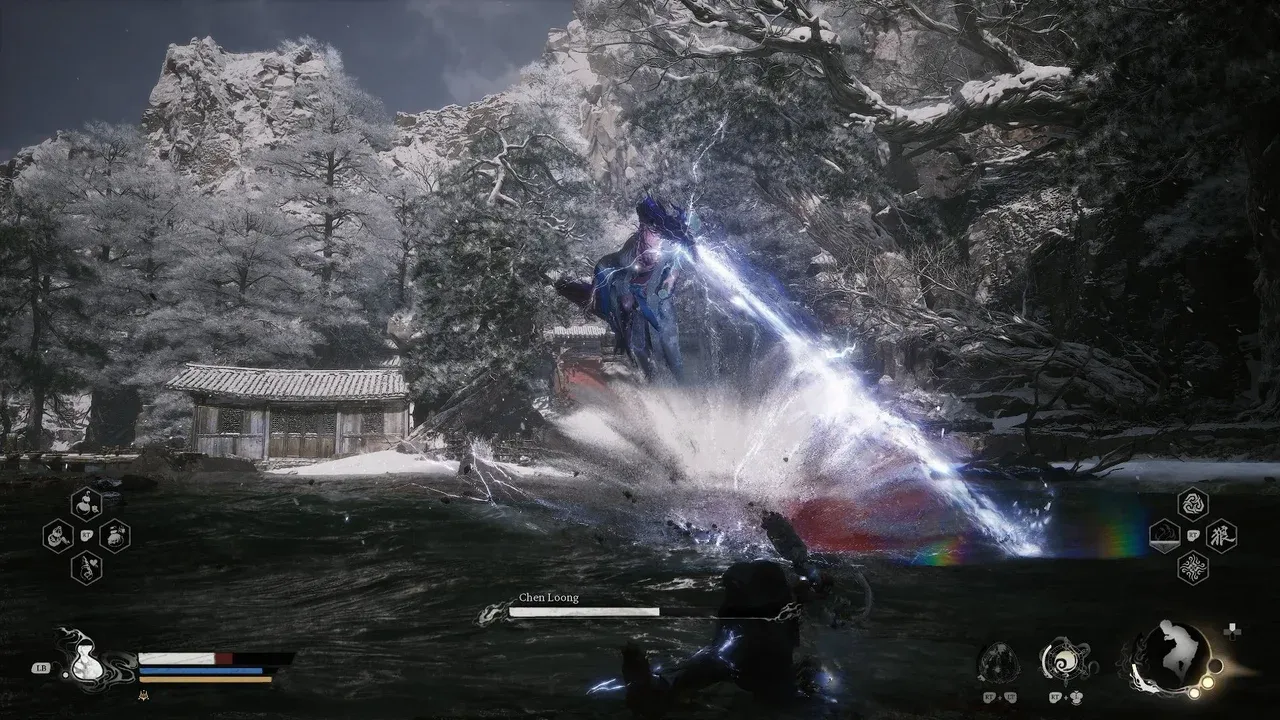
Task: Open the RT+LT combo prompt
Action: [x=1000, y=697]
